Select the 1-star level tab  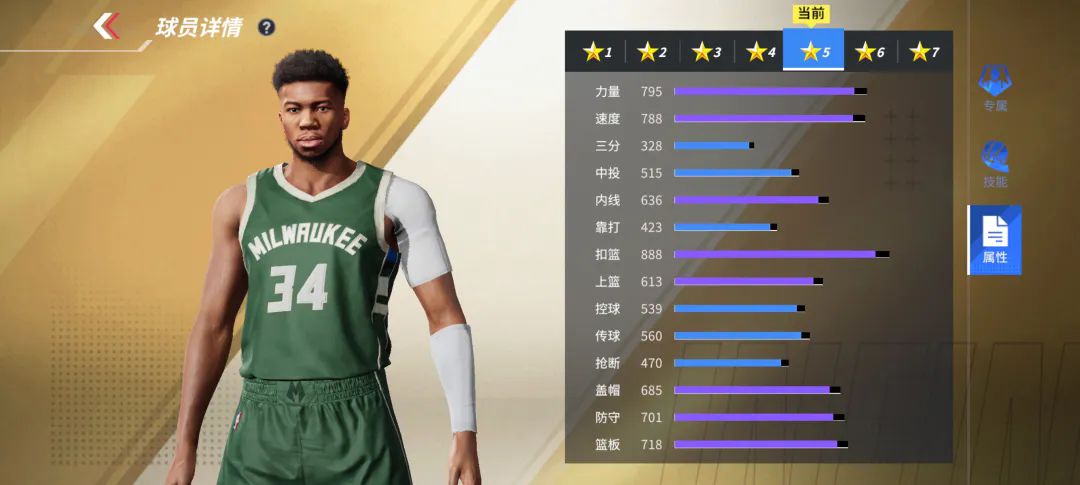pos(597,52)
